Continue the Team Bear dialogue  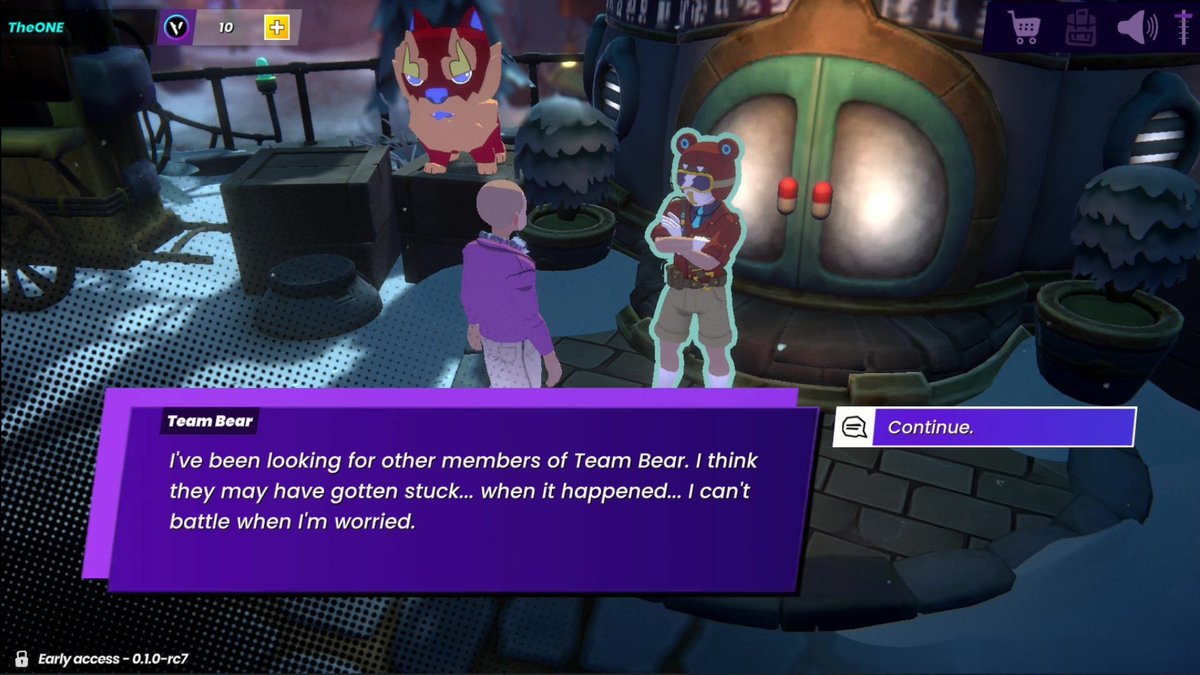pos(985,427)
